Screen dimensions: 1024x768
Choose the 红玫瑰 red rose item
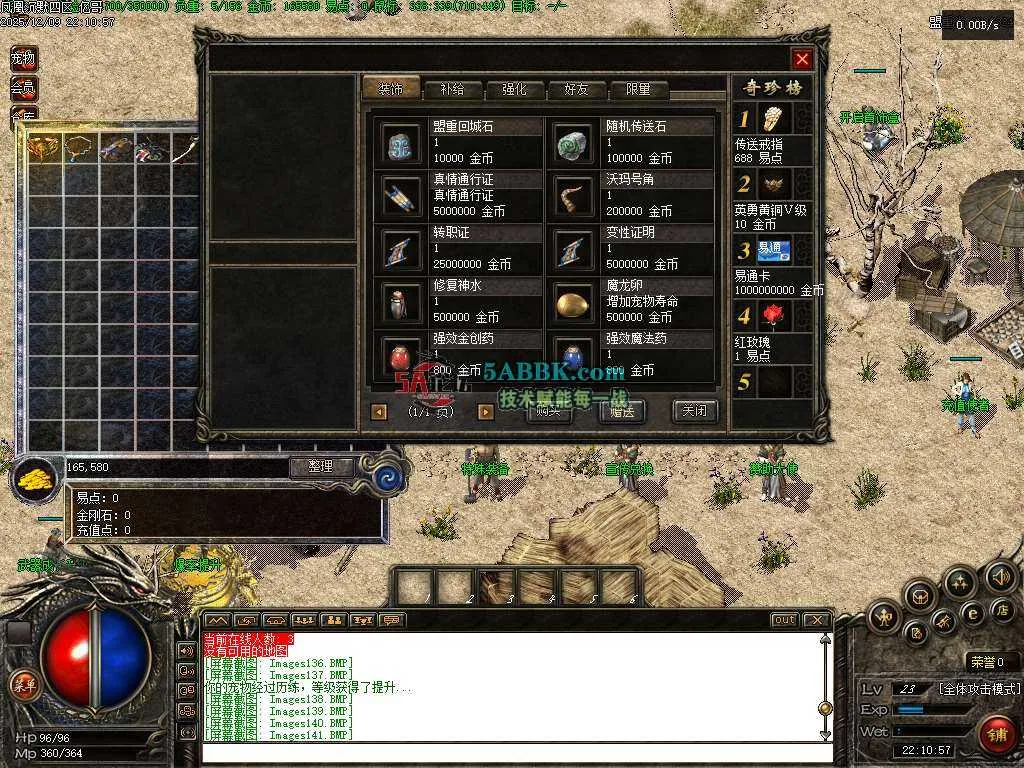(x=773, y=317)
